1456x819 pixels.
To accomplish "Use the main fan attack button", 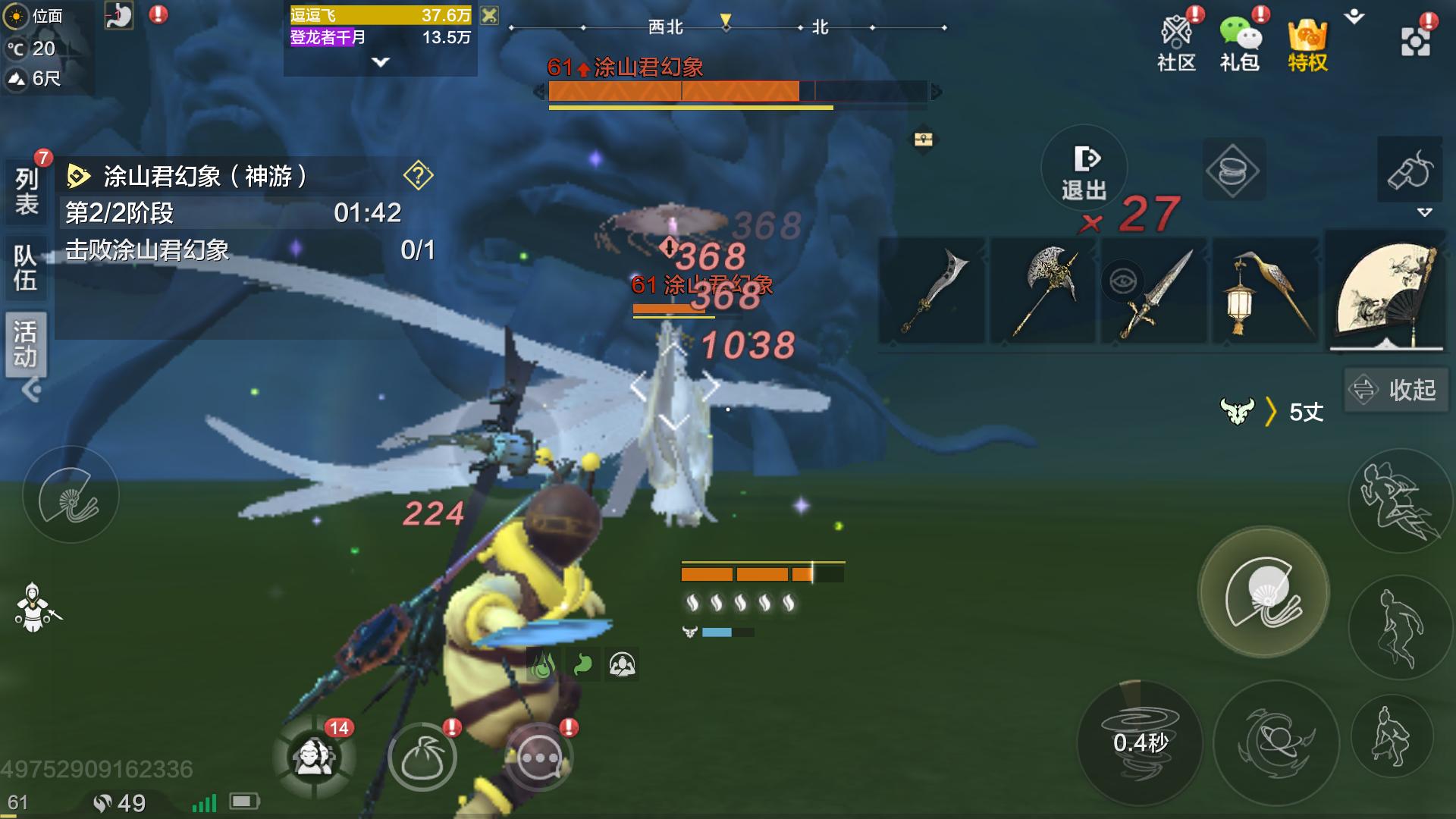I will click(1263, 591).
